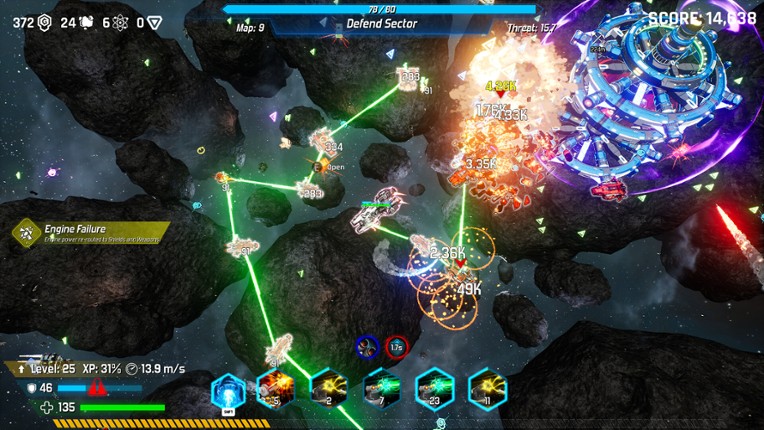Image resolution: width=764 pixels, height=430 pixels.
Task: Select the green beam weapon showing 23
Action: (435, 388)
